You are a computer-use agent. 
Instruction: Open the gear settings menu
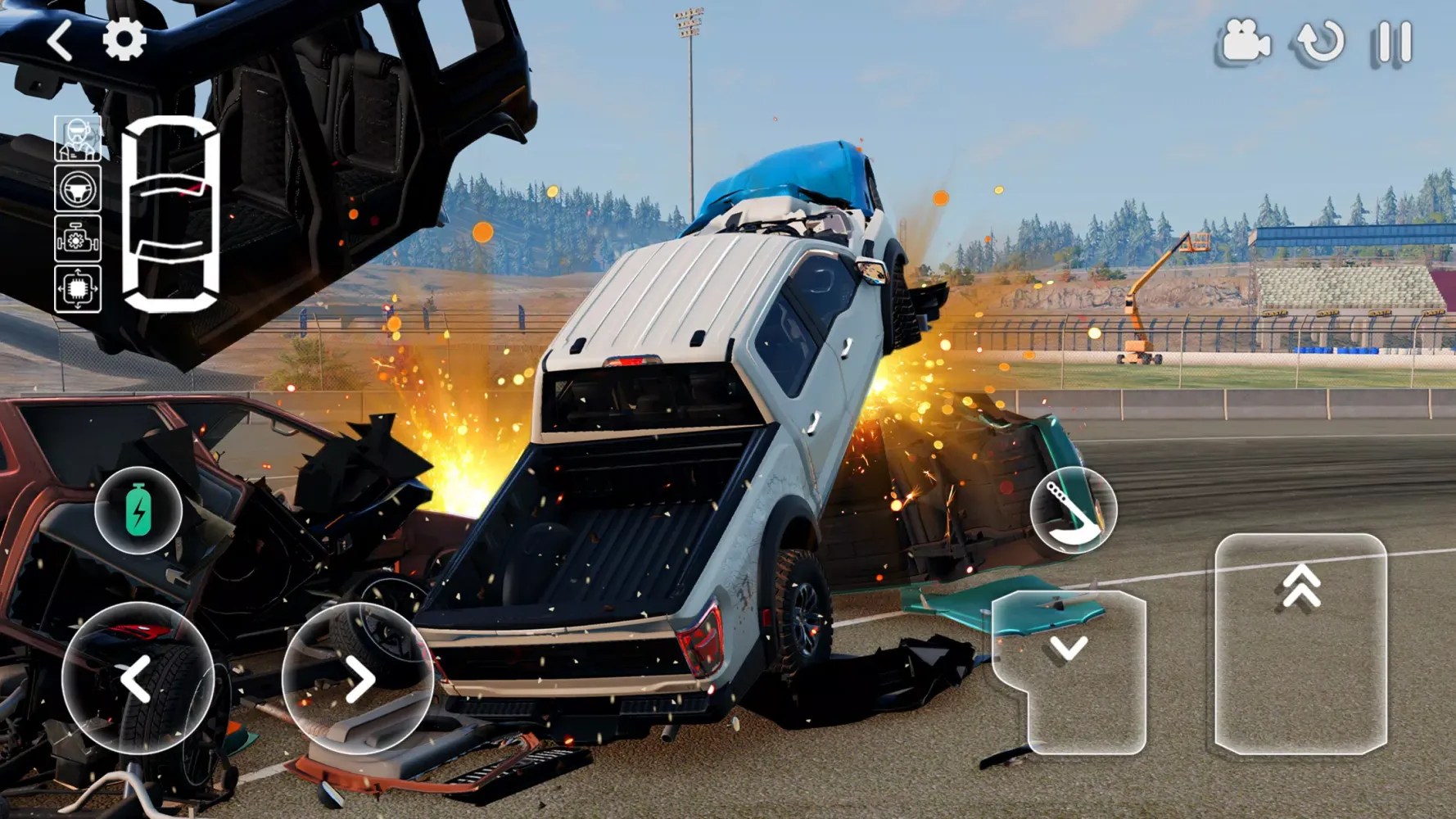tap(124, 39)
